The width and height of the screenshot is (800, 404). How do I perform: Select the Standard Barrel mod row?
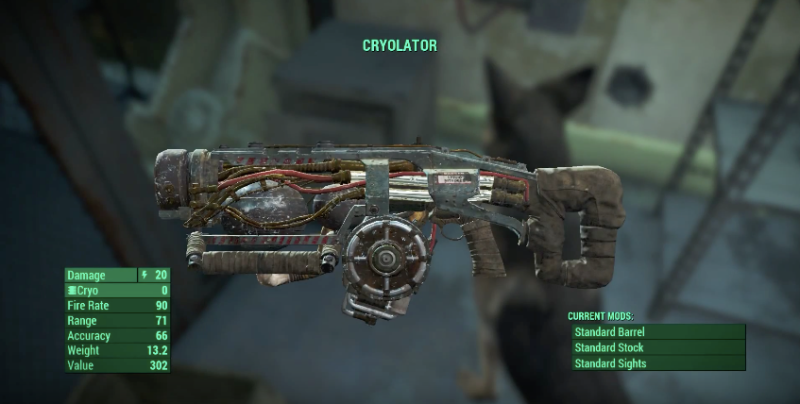coord(657,332)
